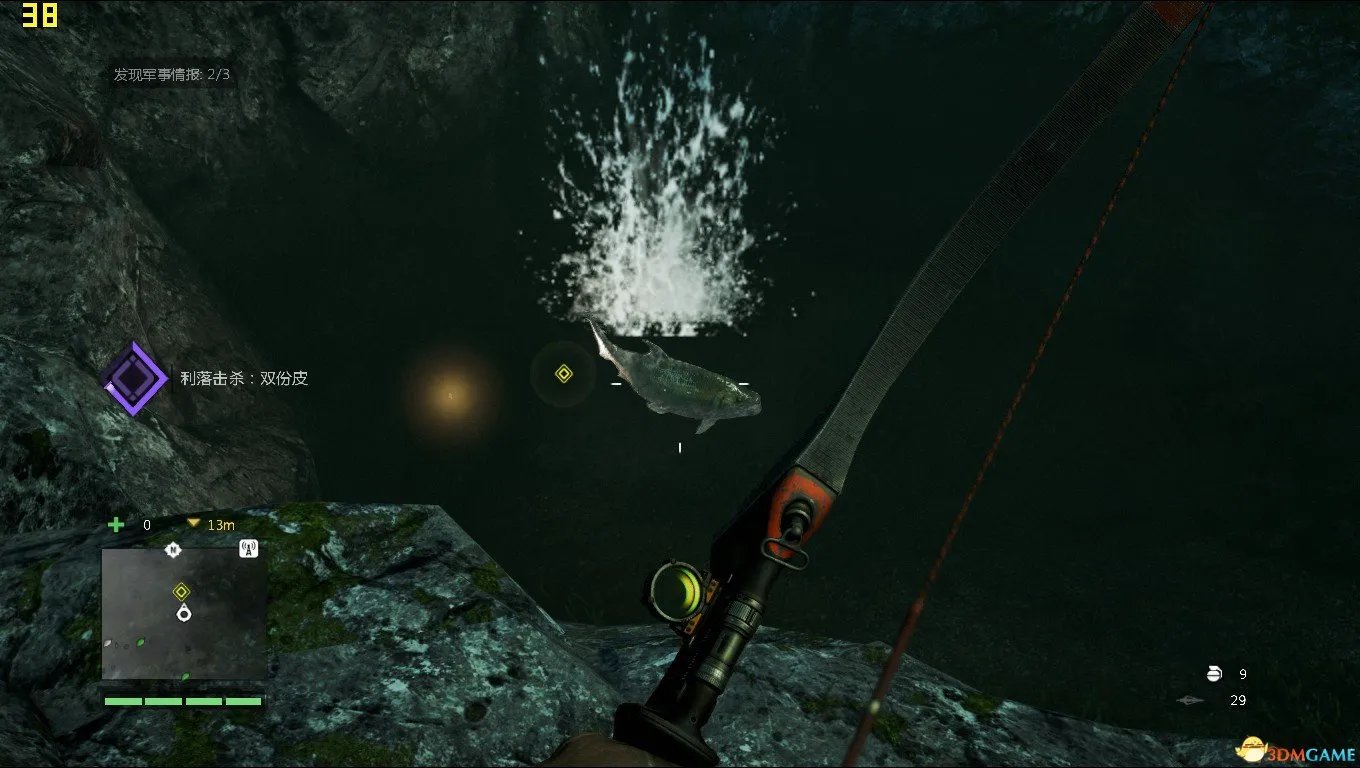Select the yellow diamond objective marker on the minimap
Screen dimensions: 1360x768
181,591
